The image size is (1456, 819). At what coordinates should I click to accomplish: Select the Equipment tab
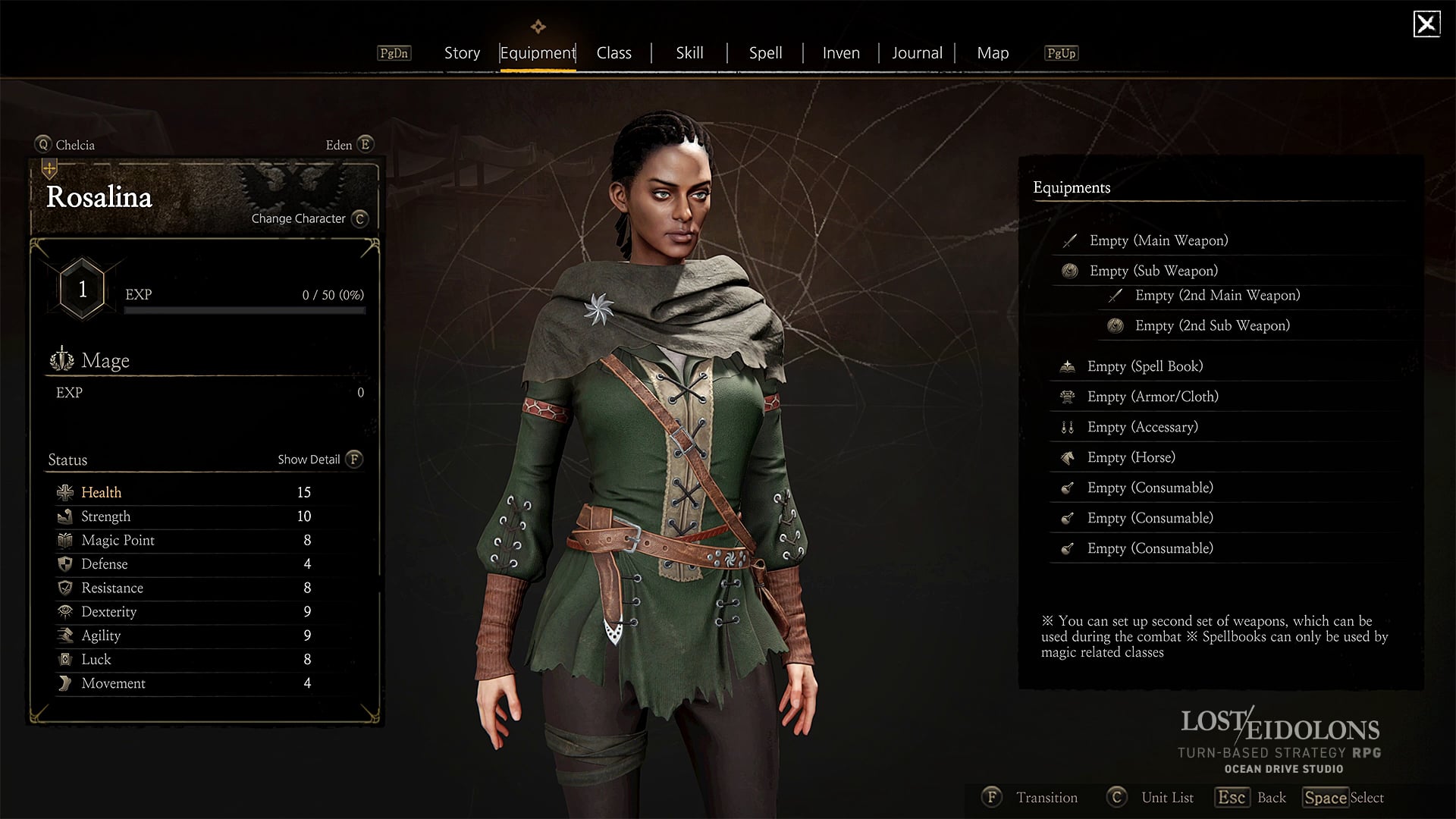click(x=538, y=53)
